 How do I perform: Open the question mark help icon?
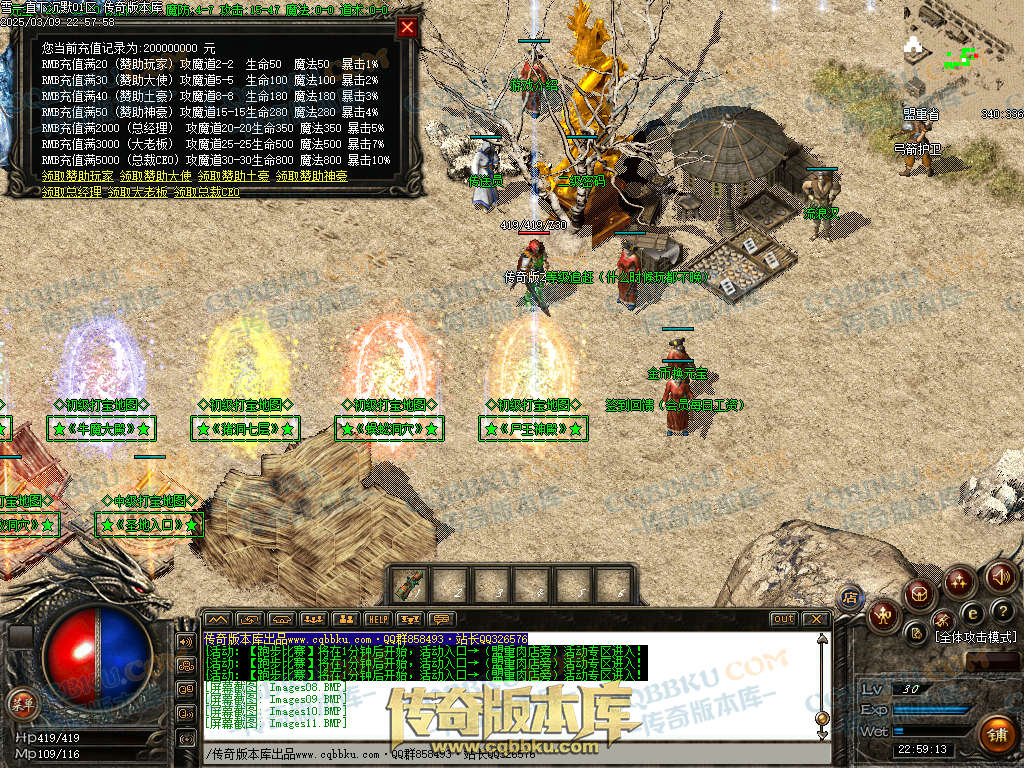(1002, 611)
